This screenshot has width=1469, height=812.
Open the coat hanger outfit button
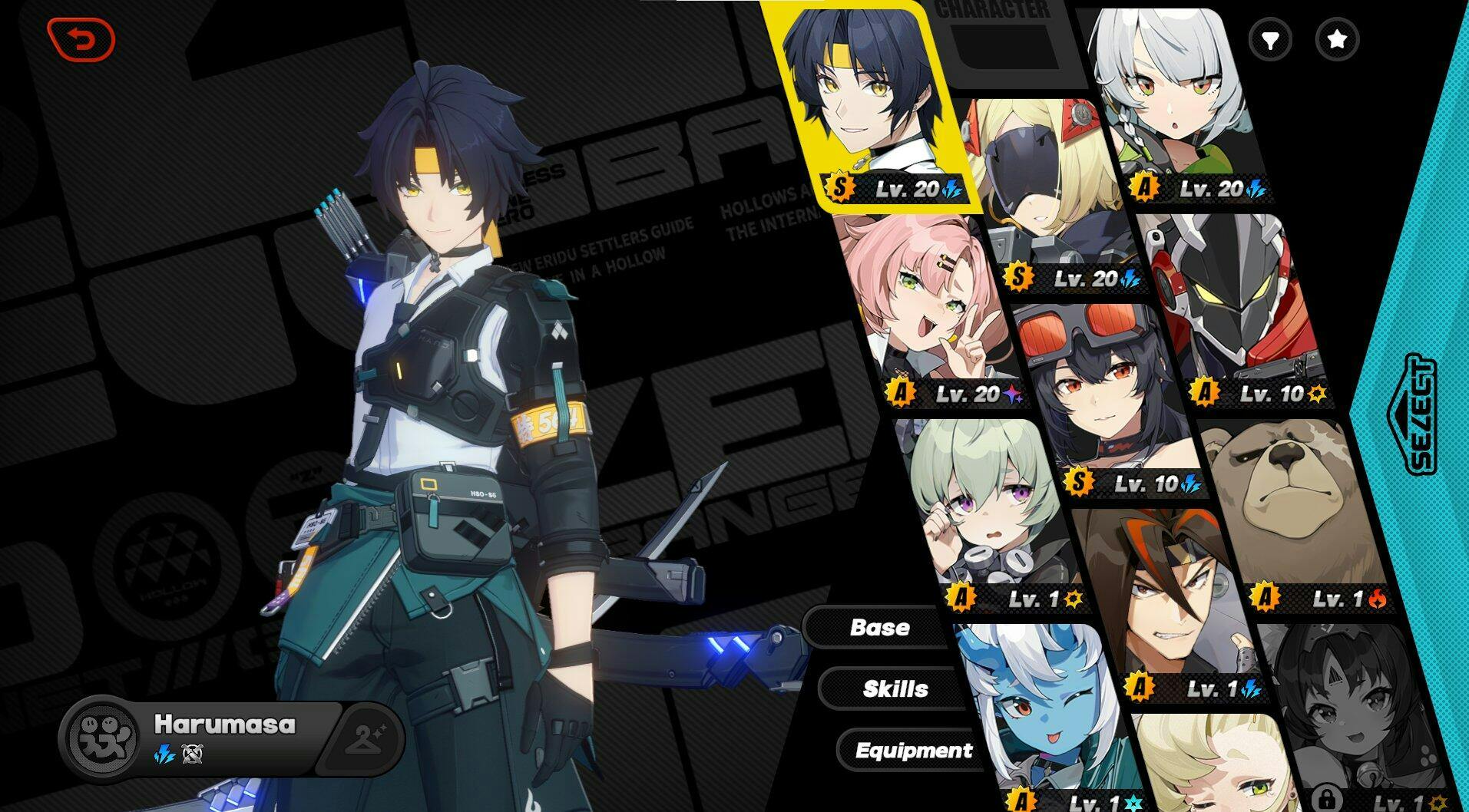click(x=366, y=738)
